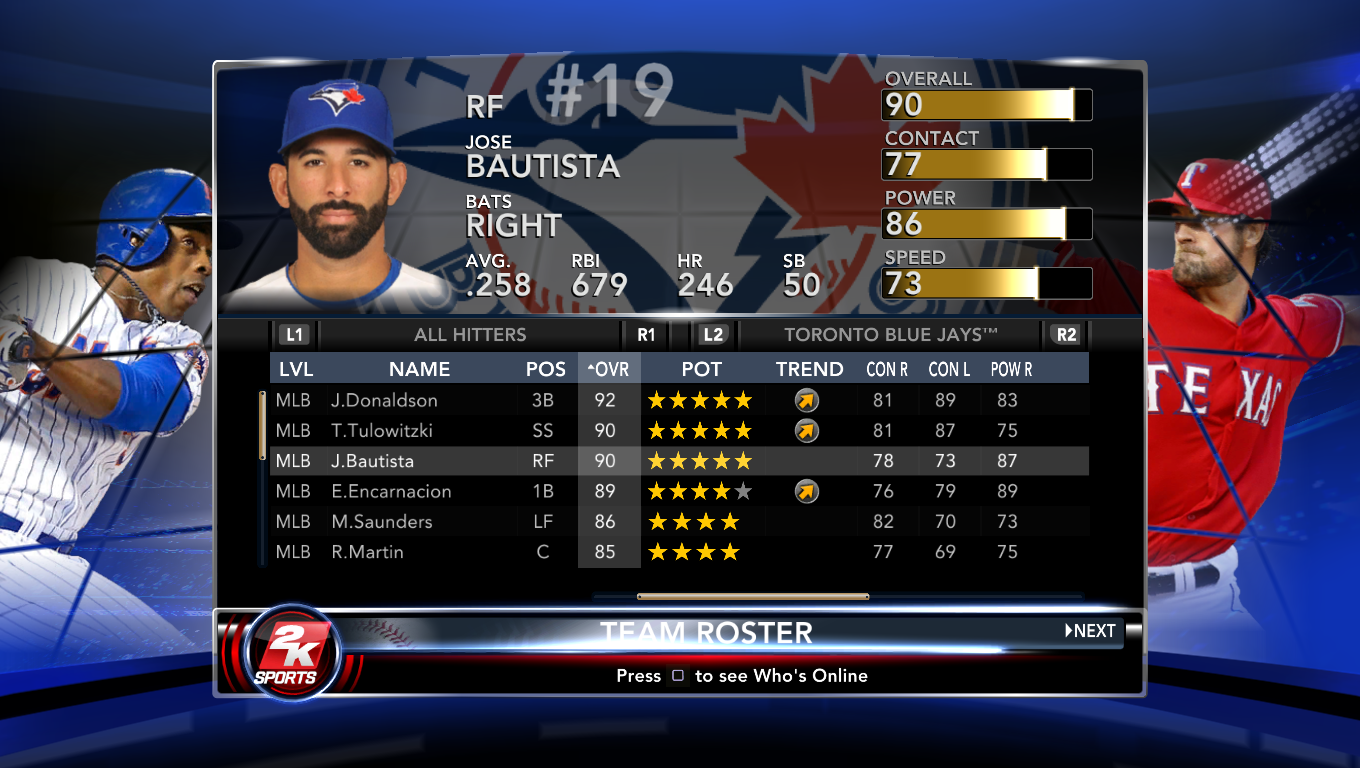Sort by the CON R column
The height and width of the screenshot is (768, 1360).
[887, 369]
